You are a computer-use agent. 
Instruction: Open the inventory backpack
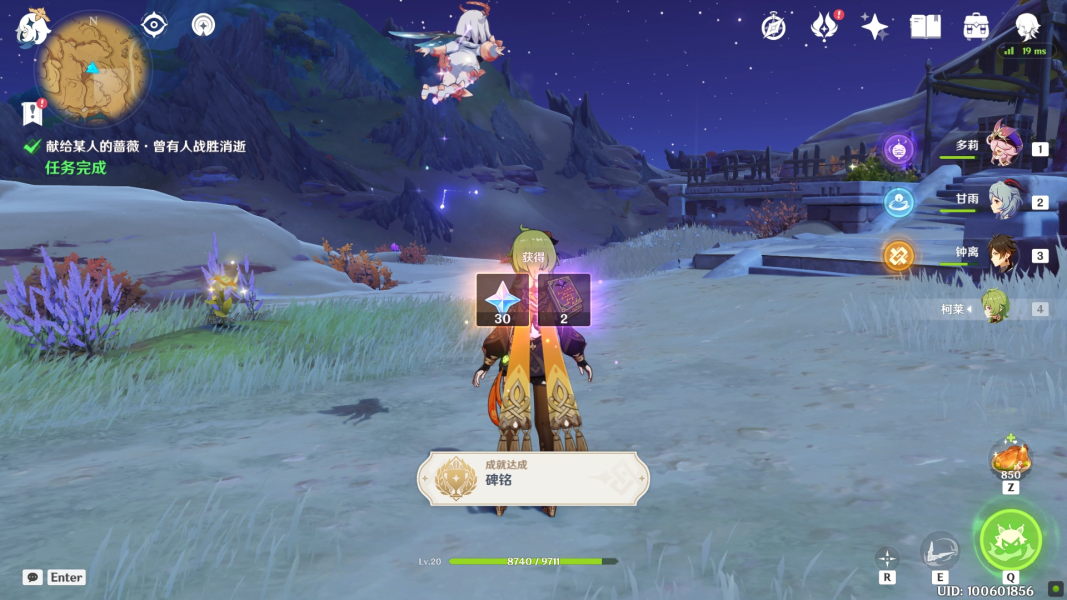(976, 27)
